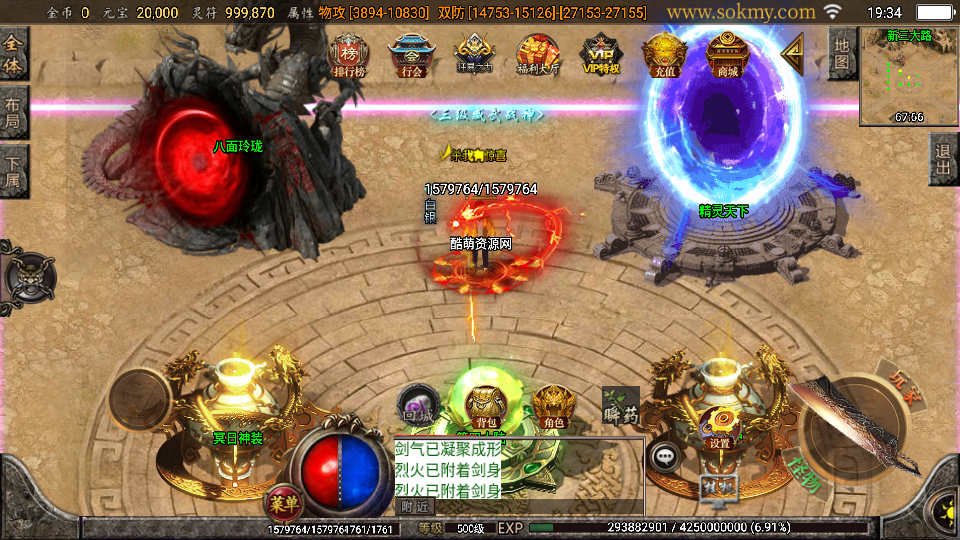Image resolution: width=960 pixels, height=540 pixels.
Task: Open the 福利大厅 gift box
Action: [x=538, y=55]
